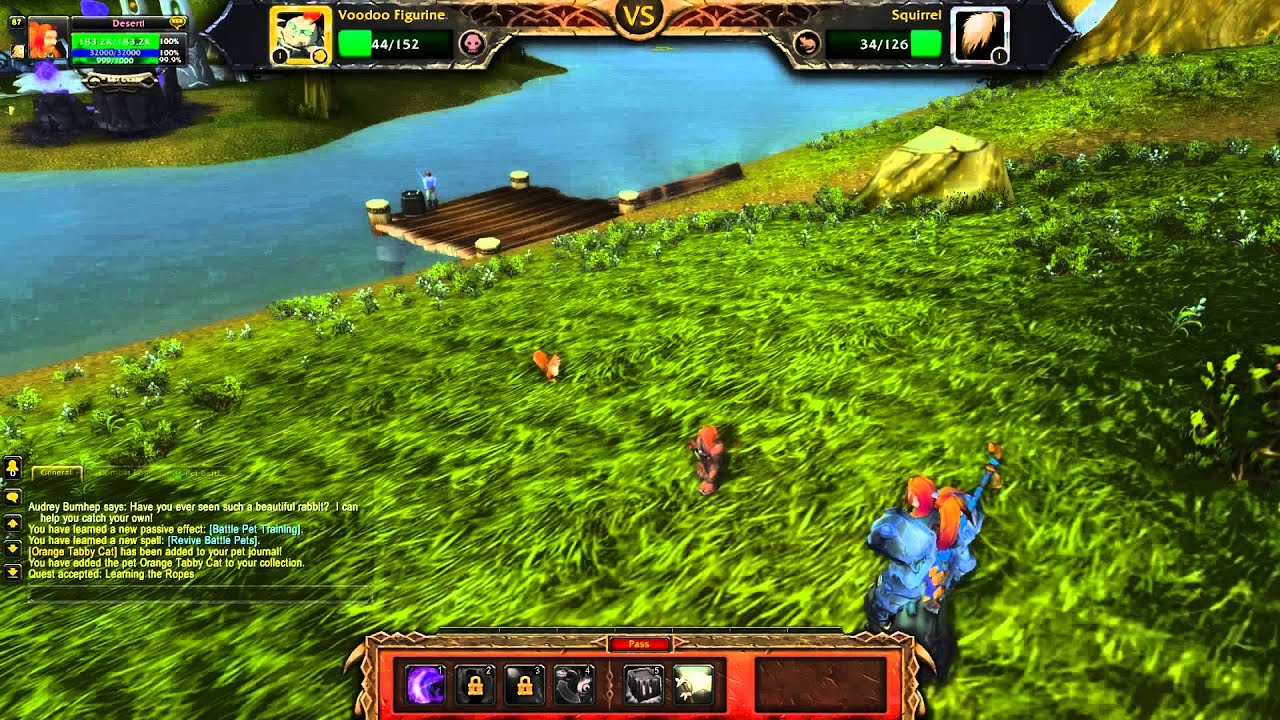This screenshot has height=720, width=1280.
Task: Select the locked ability slot numbered 2
Action: coord(475,685)
